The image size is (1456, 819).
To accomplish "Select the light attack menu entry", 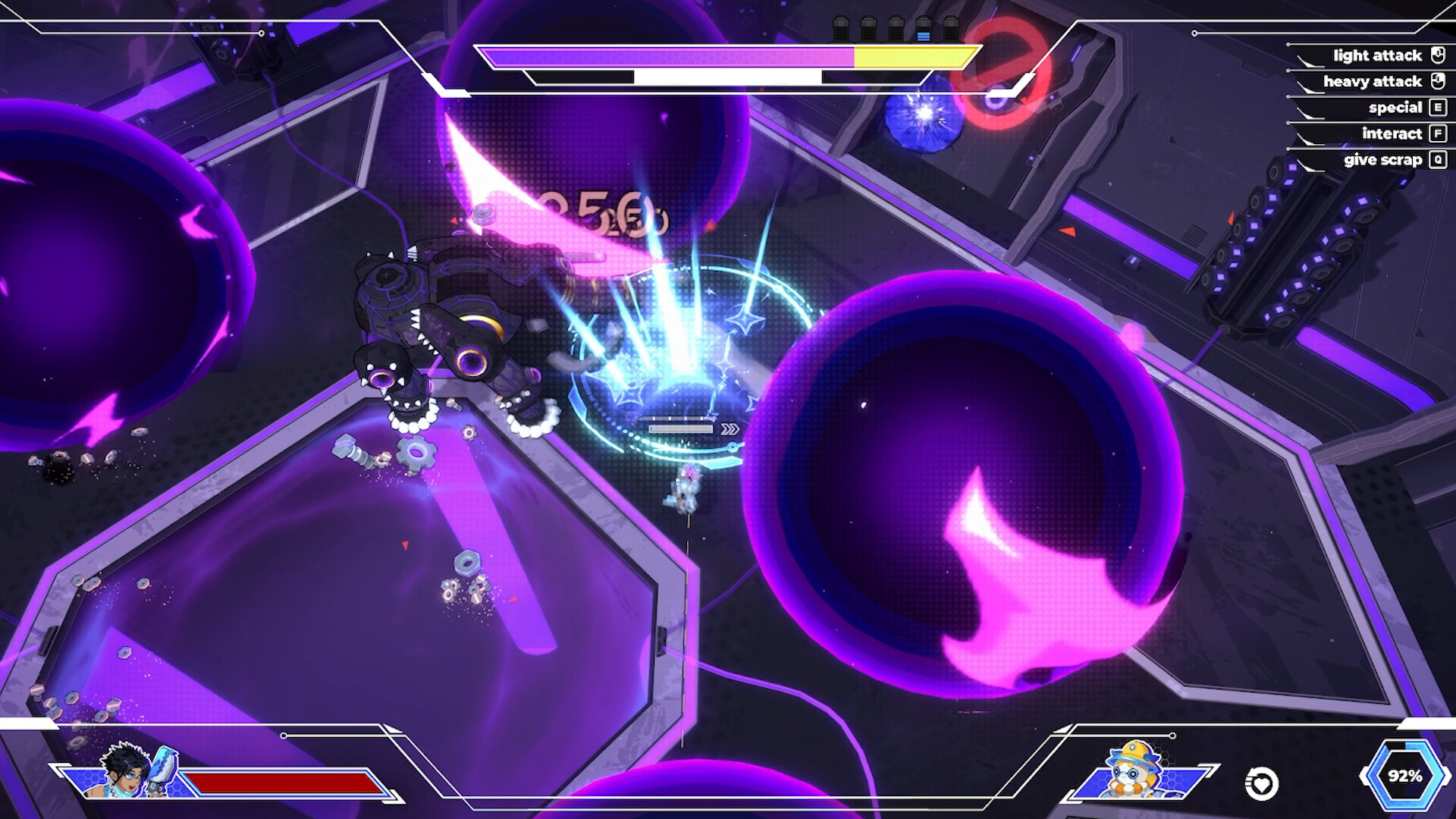I will tap(1377, 55).
